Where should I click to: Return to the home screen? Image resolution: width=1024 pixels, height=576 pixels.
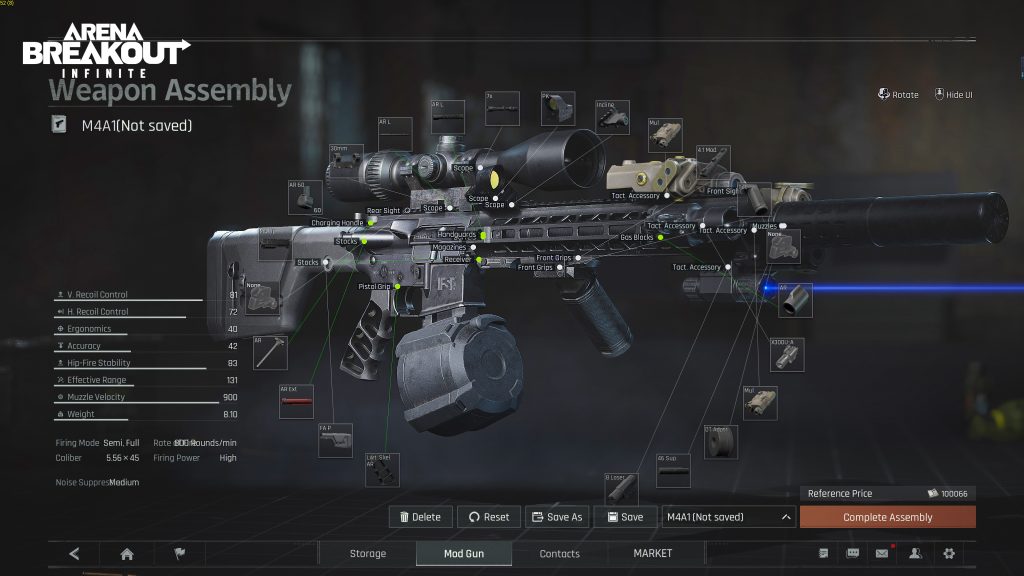127,553
